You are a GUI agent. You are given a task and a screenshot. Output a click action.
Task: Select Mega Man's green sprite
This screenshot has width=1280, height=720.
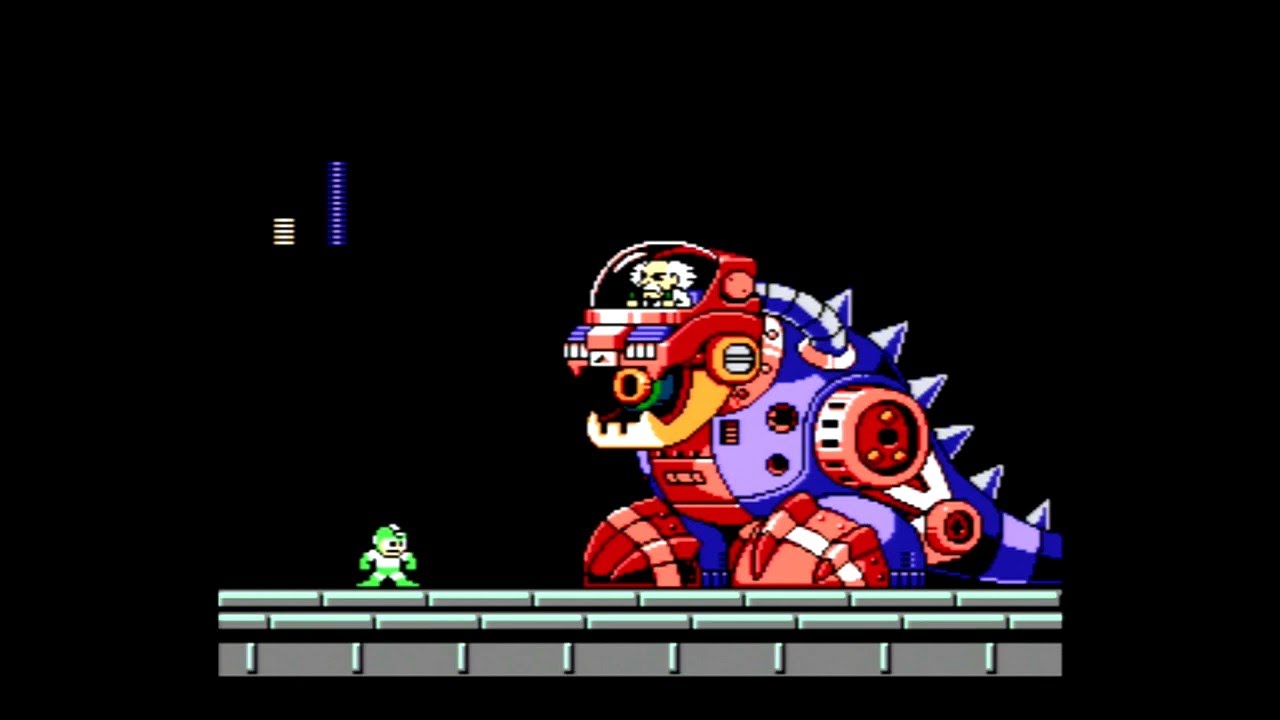385,555
